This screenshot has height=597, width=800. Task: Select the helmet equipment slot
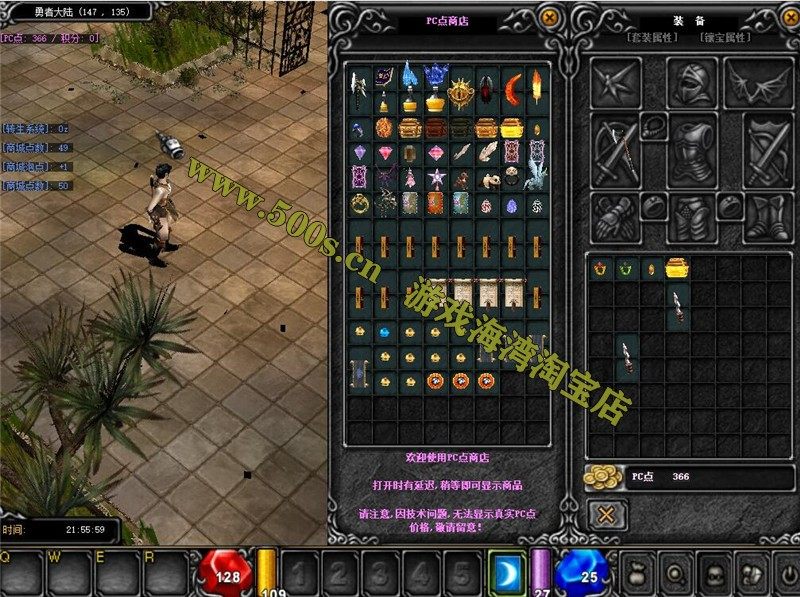click(x=692, y=83)
